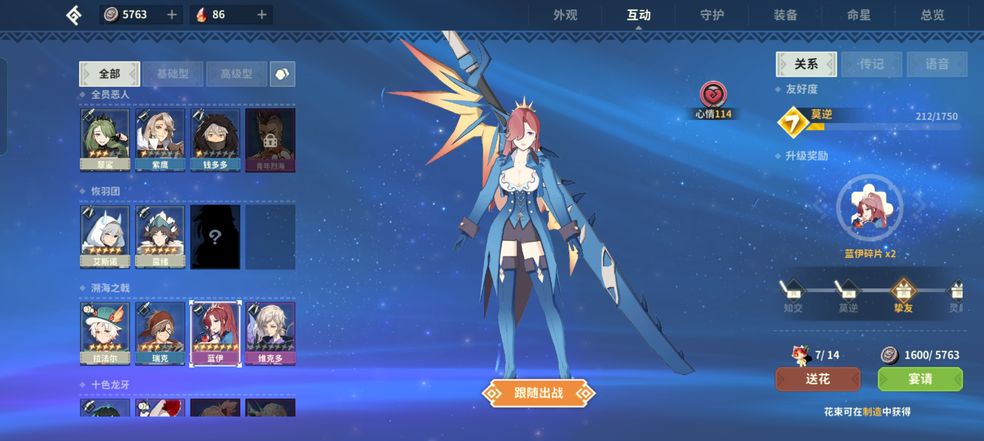Filter characters by 高级型
This screenshot has width=984, height=441.
point(237,74)
